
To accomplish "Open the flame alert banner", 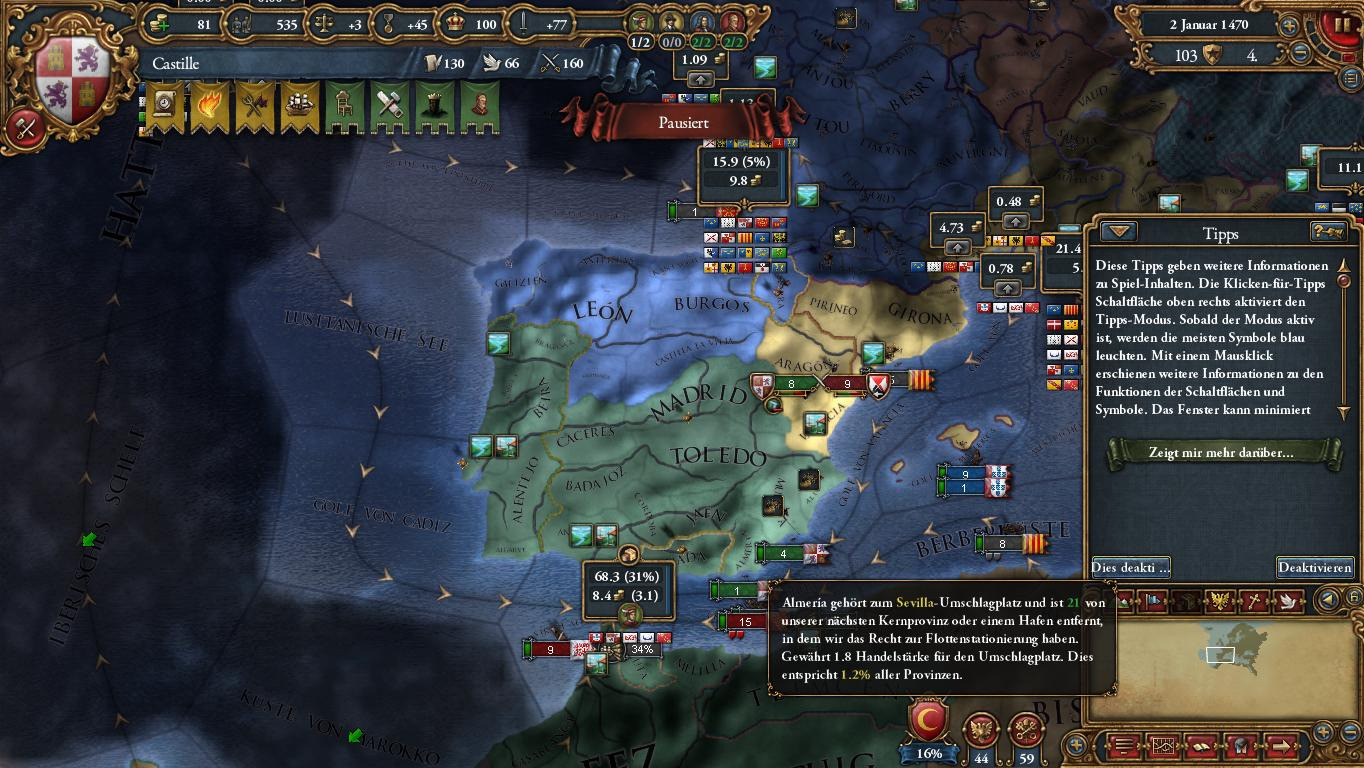I will (x=209, y=105).
